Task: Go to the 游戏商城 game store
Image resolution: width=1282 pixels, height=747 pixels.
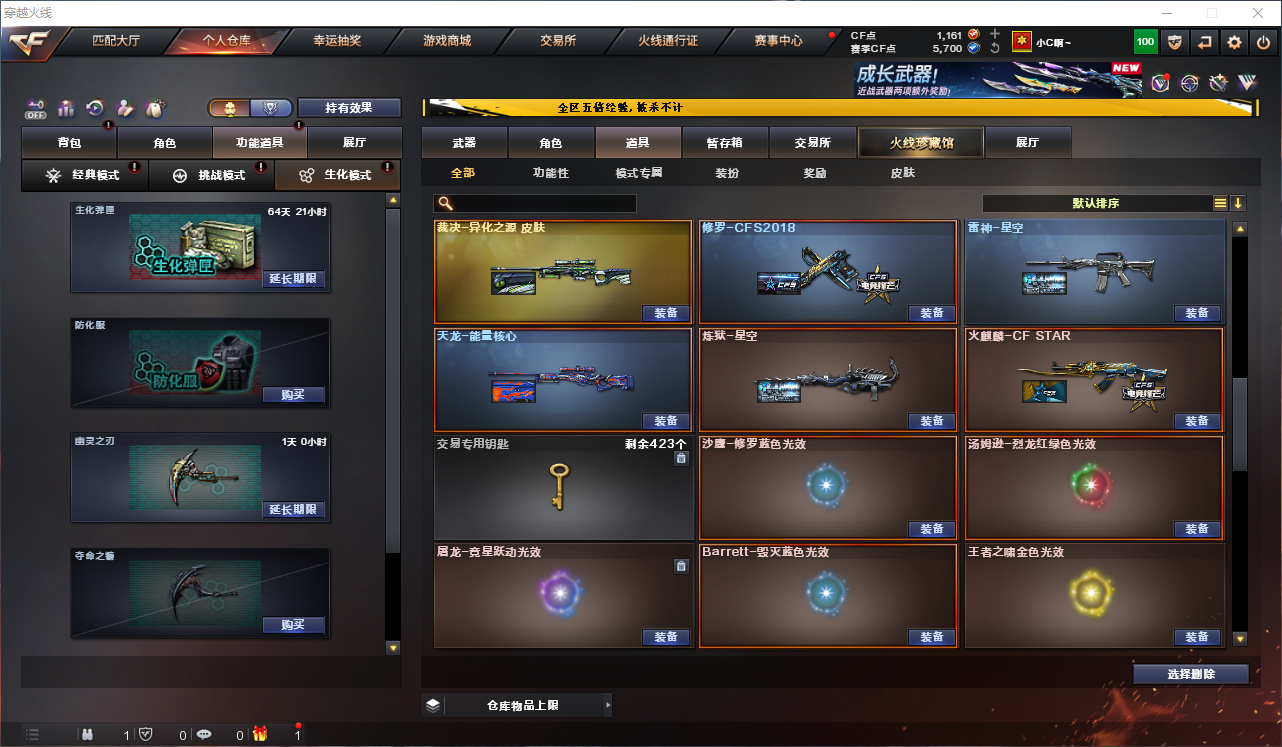Action: (447, 41)
